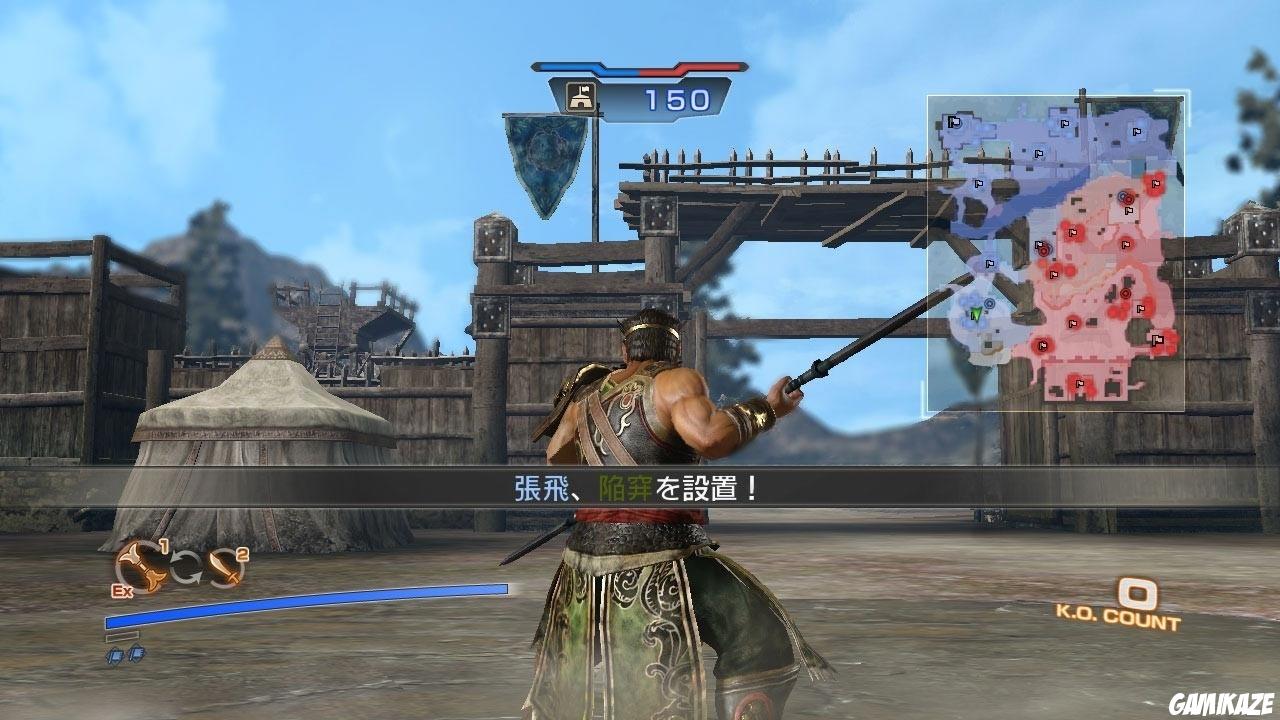Select the green player arrow on the minimap
The height and width of the screenshot is (720, 1280).
975,314
